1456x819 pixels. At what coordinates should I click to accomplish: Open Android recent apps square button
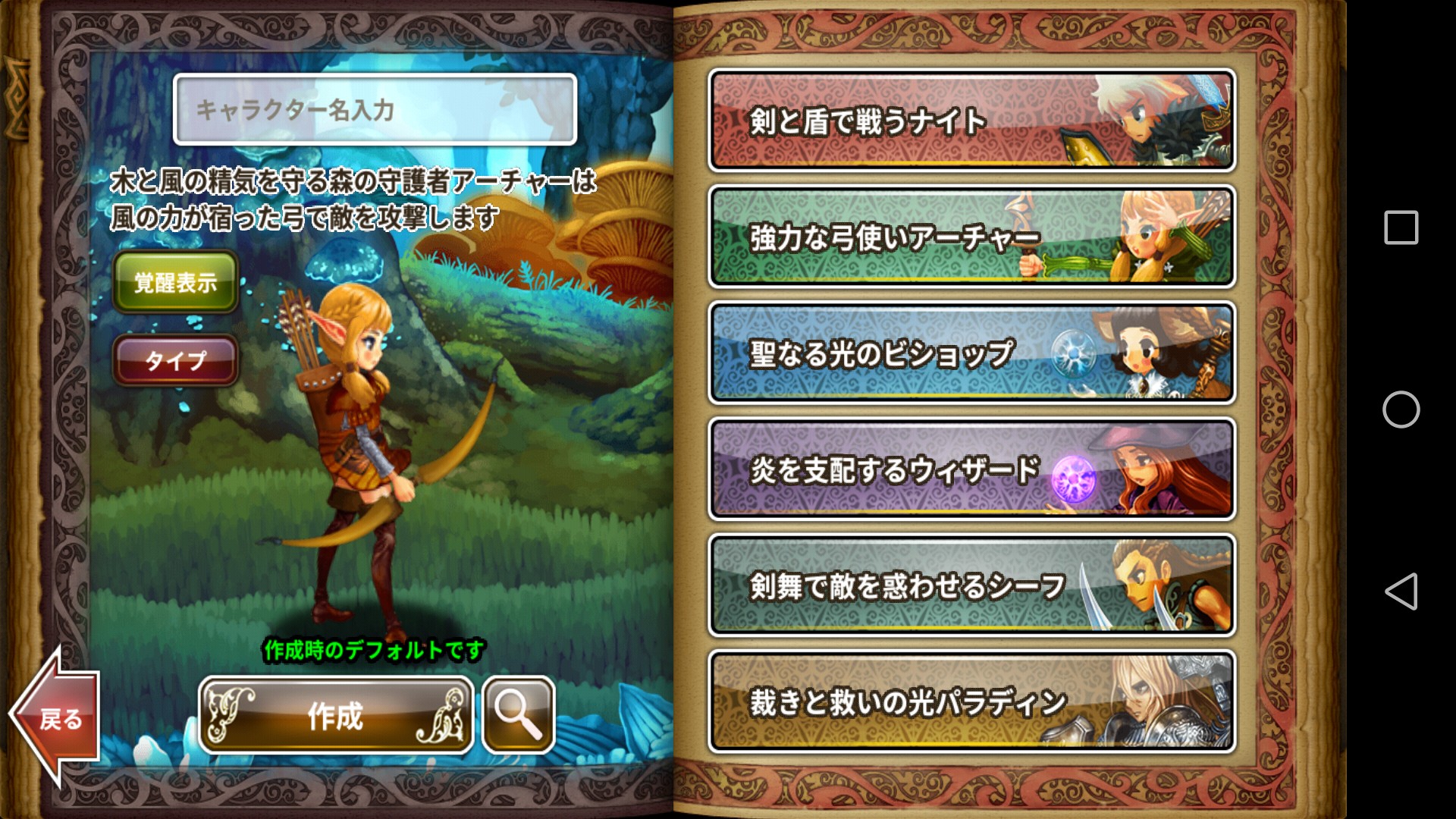[x=1401, y=227]
